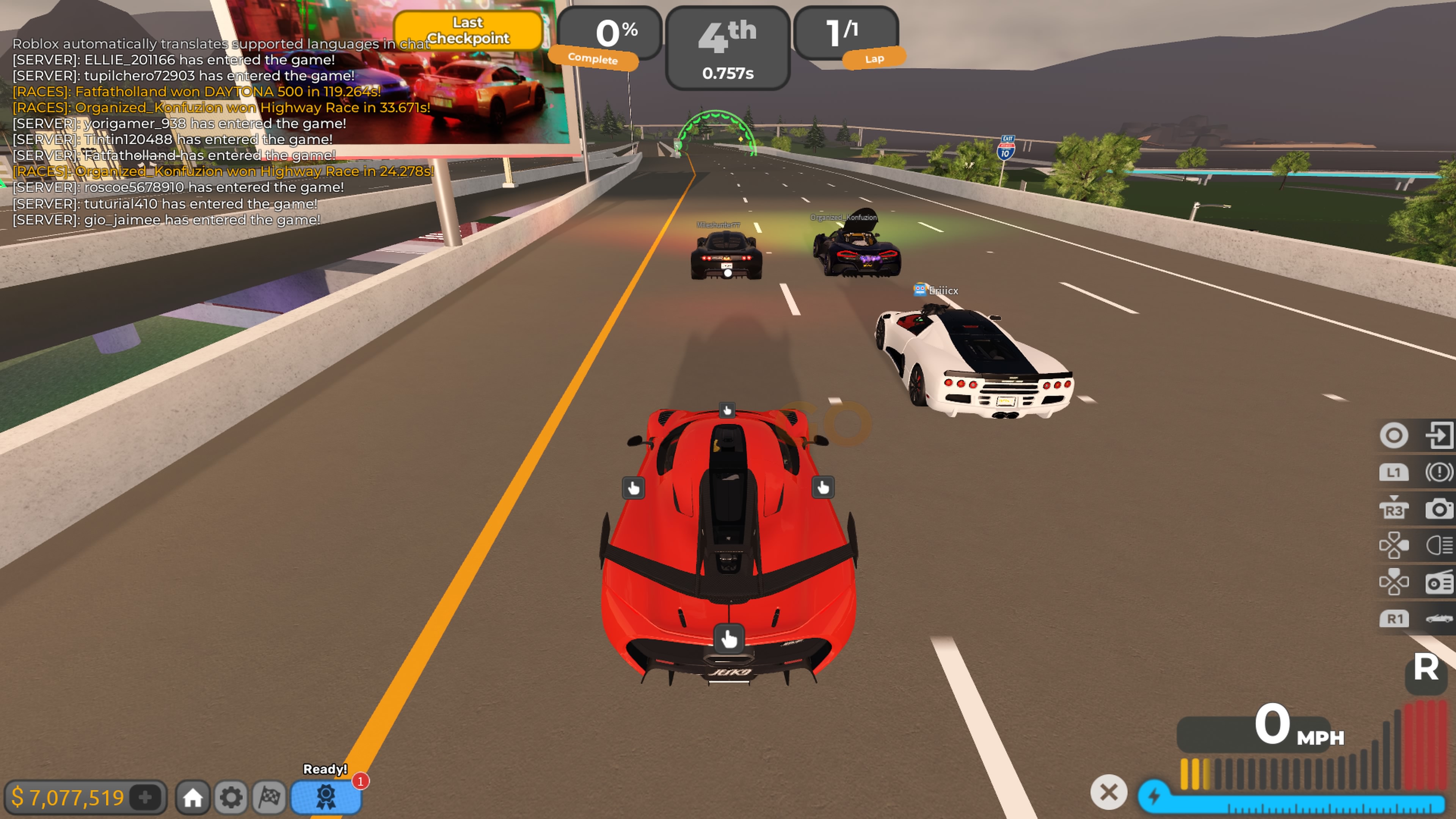Click the convertible car icon
Screen dimensions: 1456x819
[x=1439, y=619]
